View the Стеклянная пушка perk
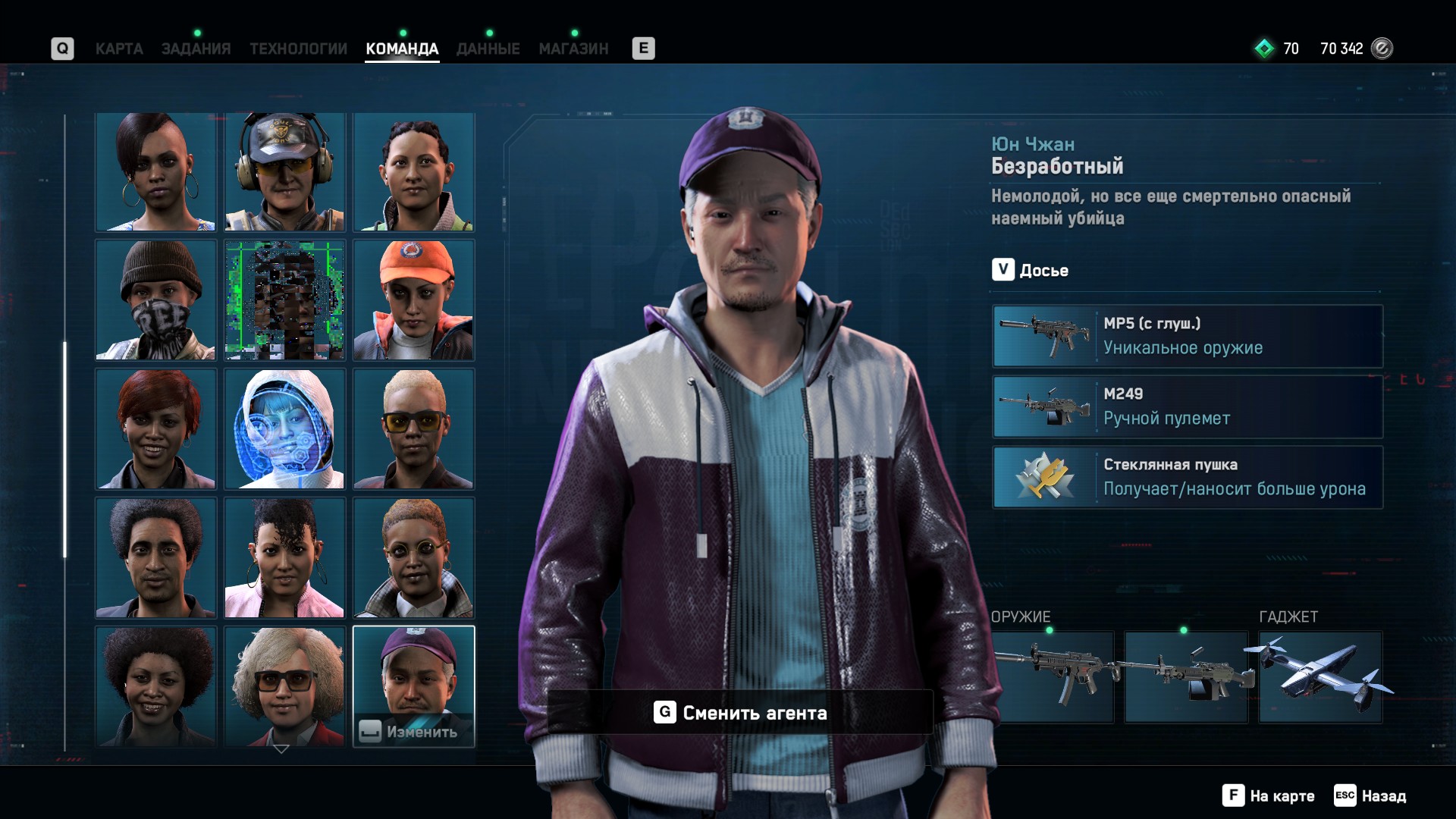The height and width of the screenshot is (819, 1456). coord(1188,477)
